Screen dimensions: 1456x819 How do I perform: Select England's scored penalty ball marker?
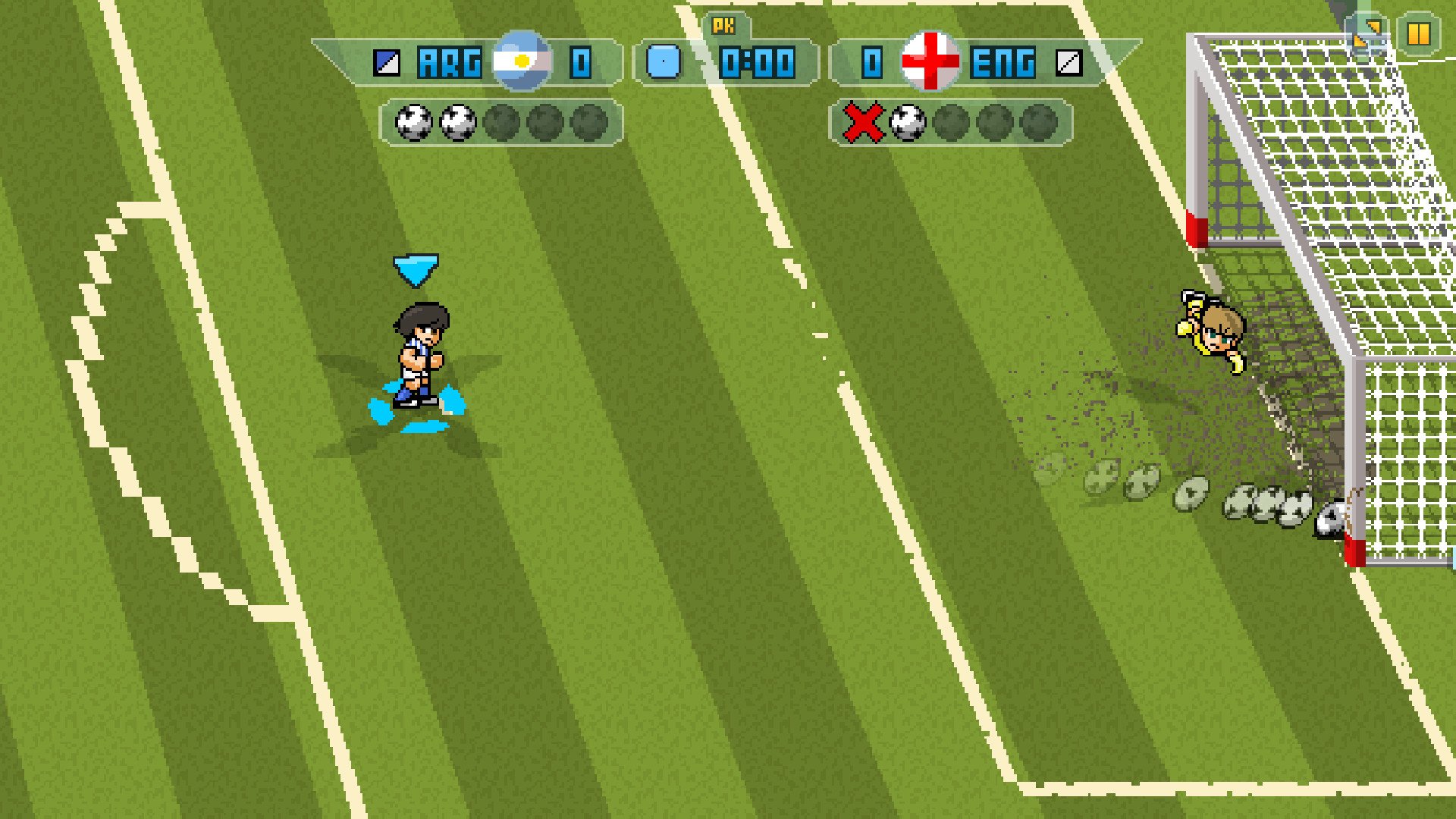point(907,123)
